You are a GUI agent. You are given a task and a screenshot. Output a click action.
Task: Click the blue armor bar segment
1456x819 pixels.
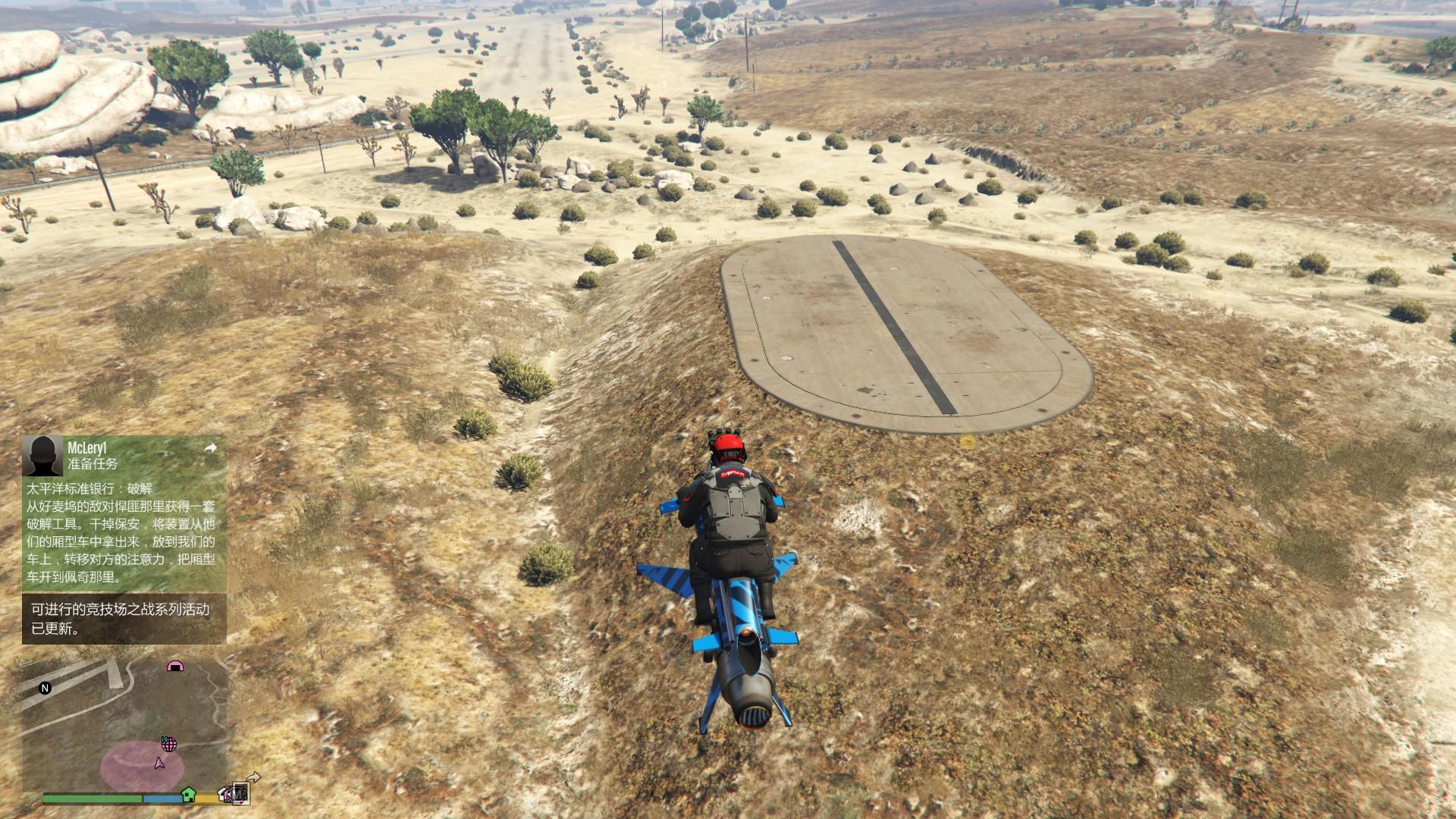pos(162,798)
